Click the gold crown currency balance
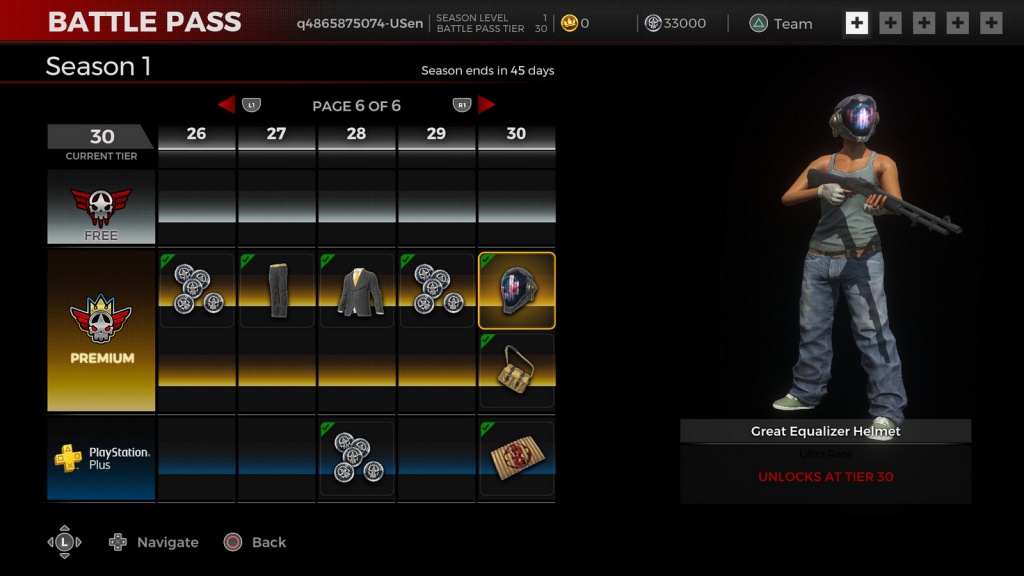This screenshot has width=1024, height=576. pyautogui.click(x=575, y=24)
